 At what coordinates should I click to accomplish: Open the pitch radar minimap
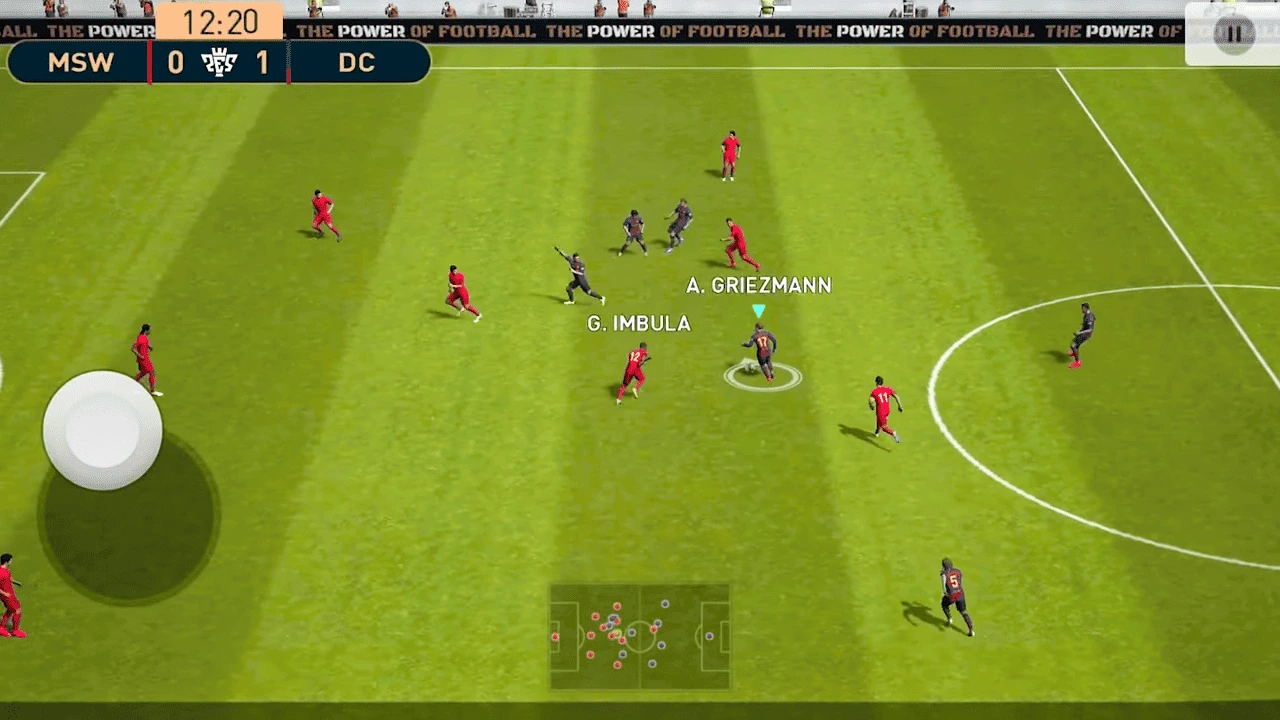click(x=639, y=636)
